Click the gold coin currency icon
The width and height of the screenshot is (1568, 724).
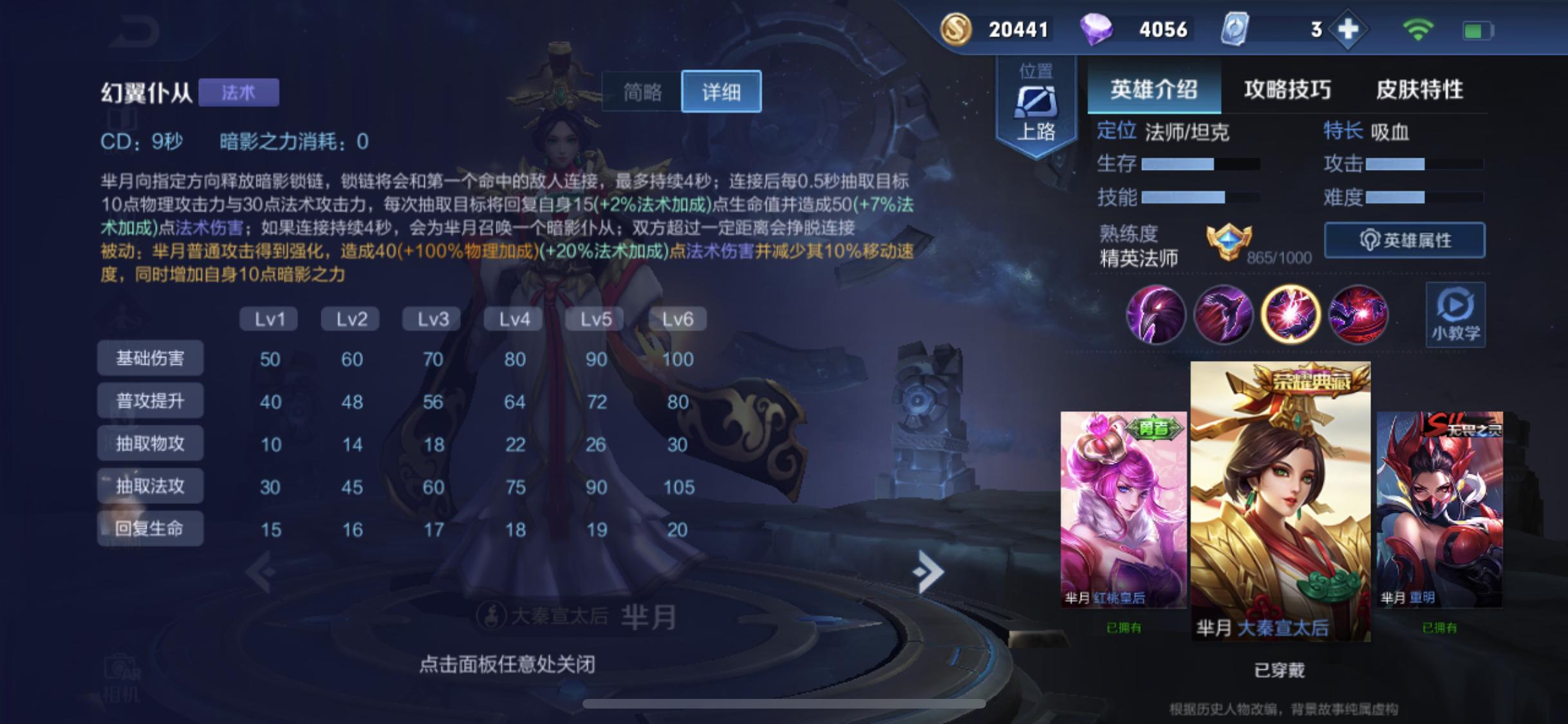tap(955, 28)
